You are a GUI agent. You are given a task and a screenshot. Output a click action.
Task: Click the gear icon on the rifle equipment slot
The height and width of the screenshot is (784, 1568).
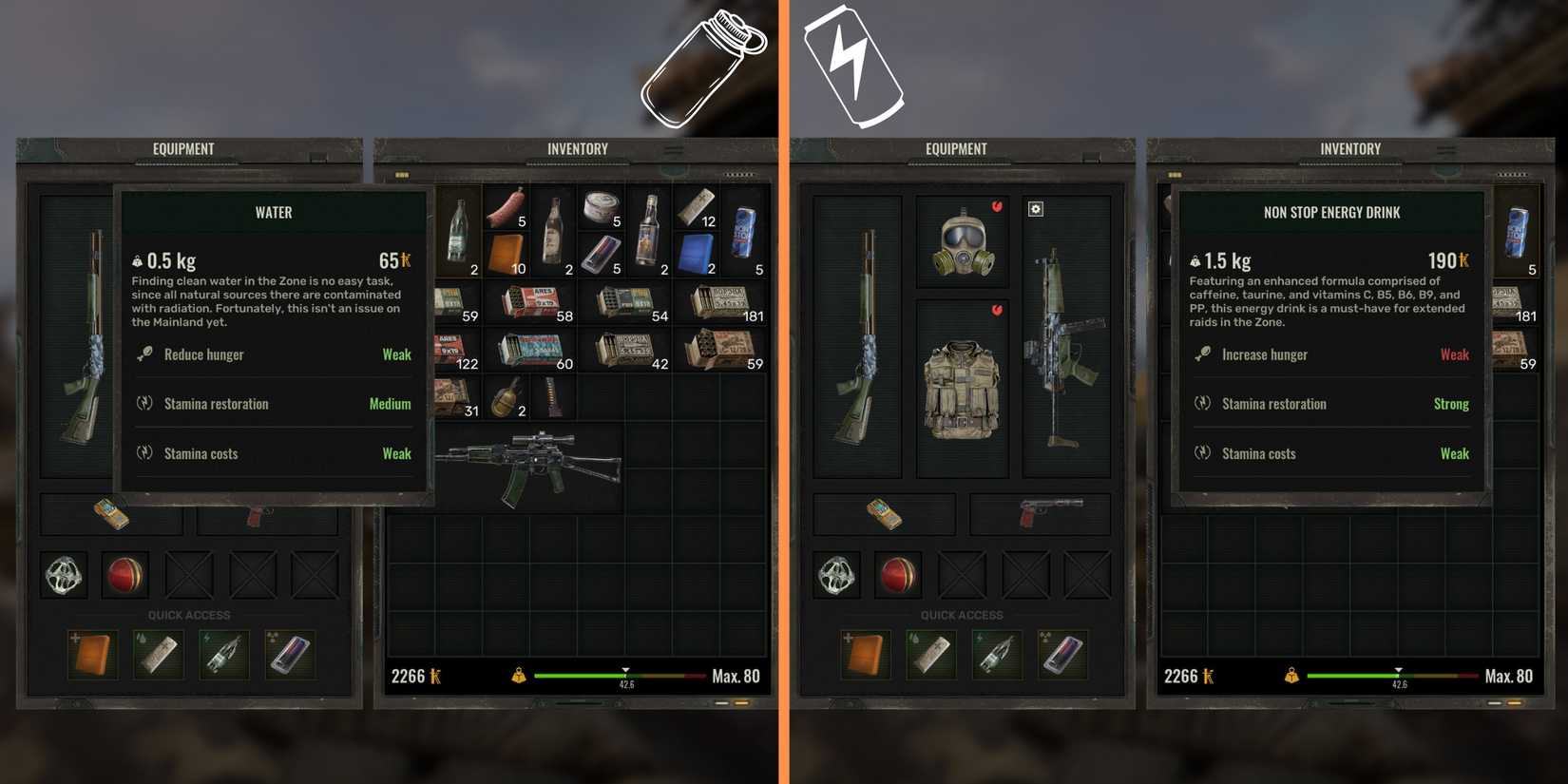1035,208
